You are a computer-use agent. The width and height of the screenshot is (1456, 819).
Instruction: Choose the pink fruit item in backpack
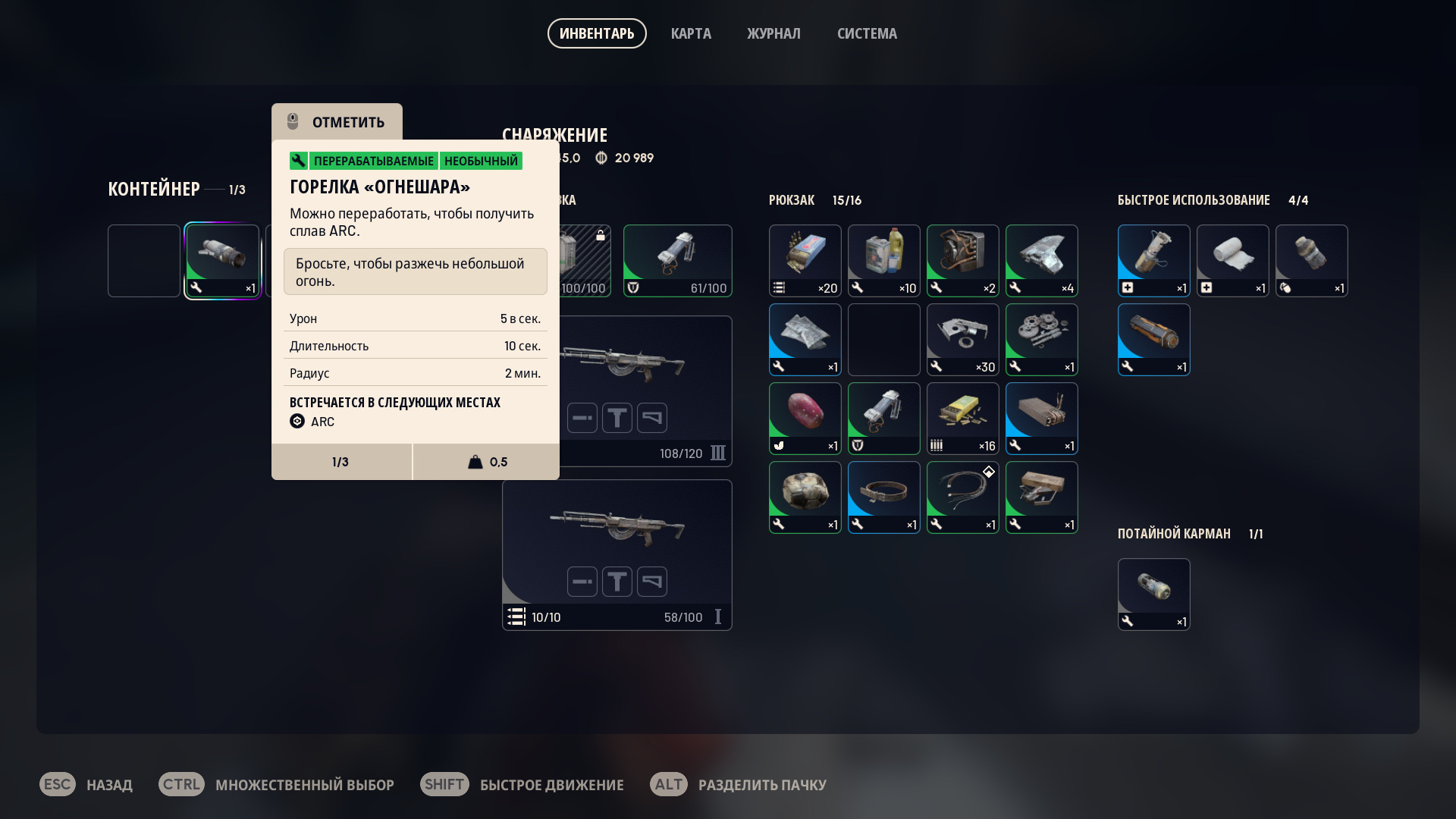805,418
